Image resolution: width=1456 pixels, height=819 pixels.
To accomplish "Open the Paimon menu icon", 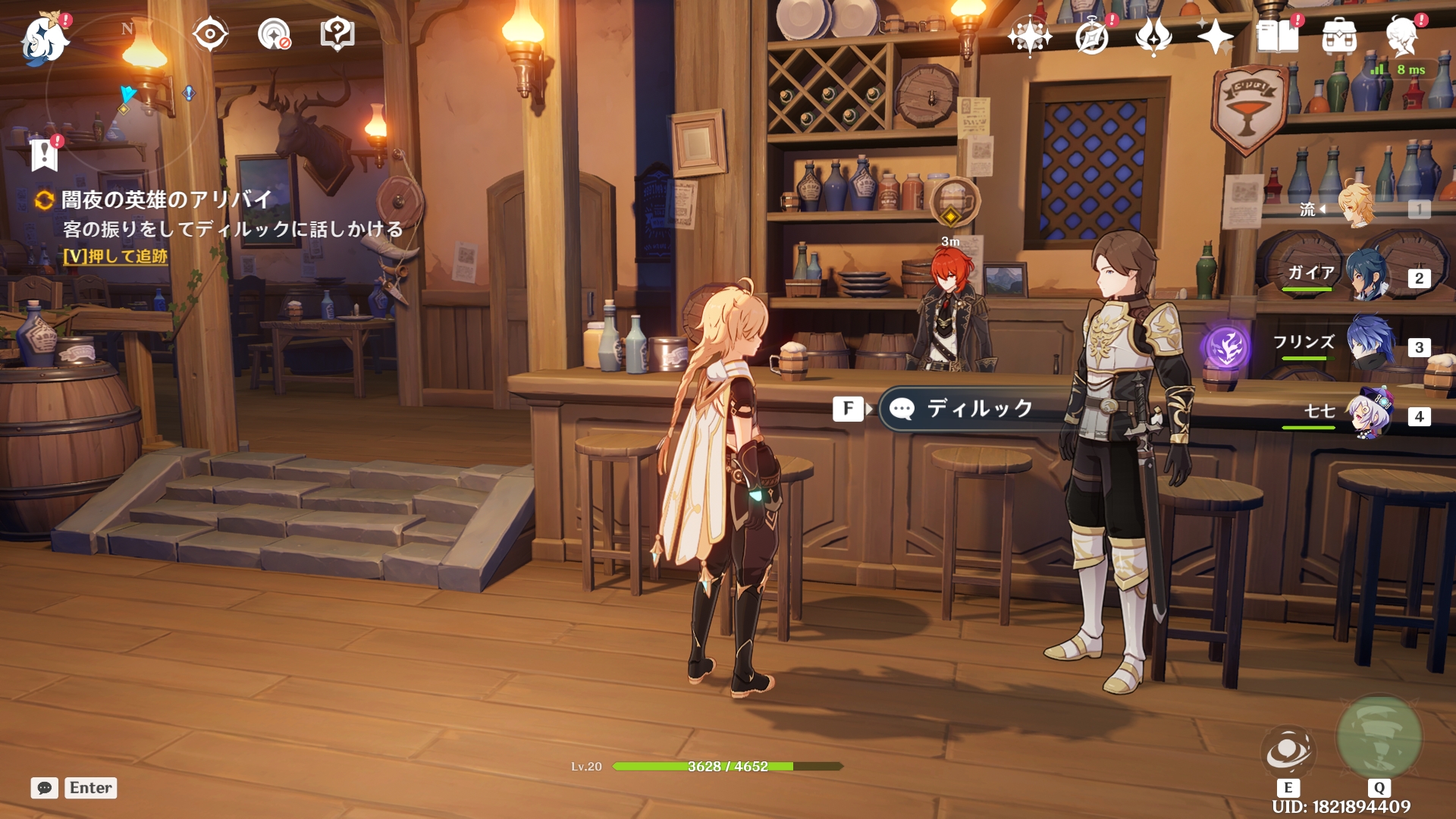I will tap(44, 38).
